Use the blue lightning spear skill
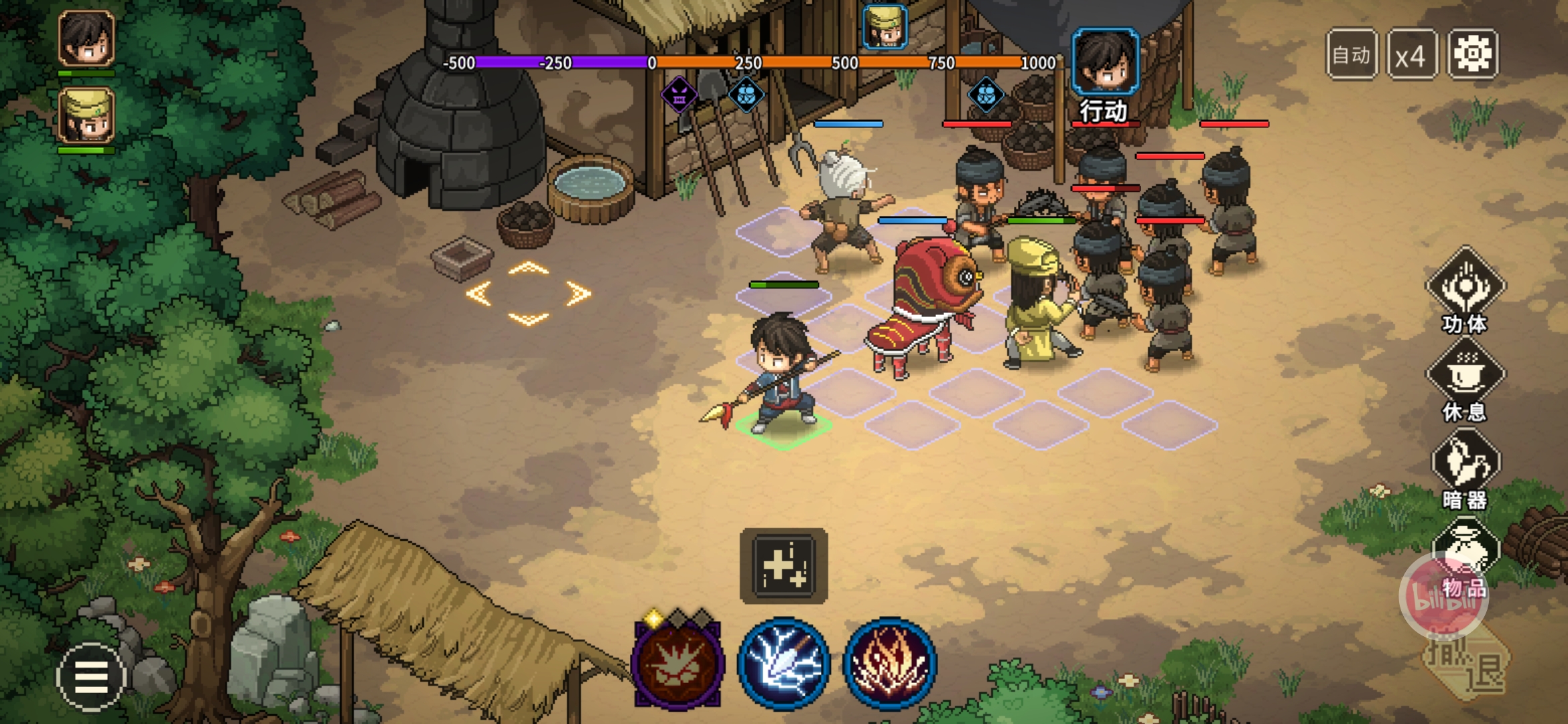1568x724 pixels. tap(783, 664)
